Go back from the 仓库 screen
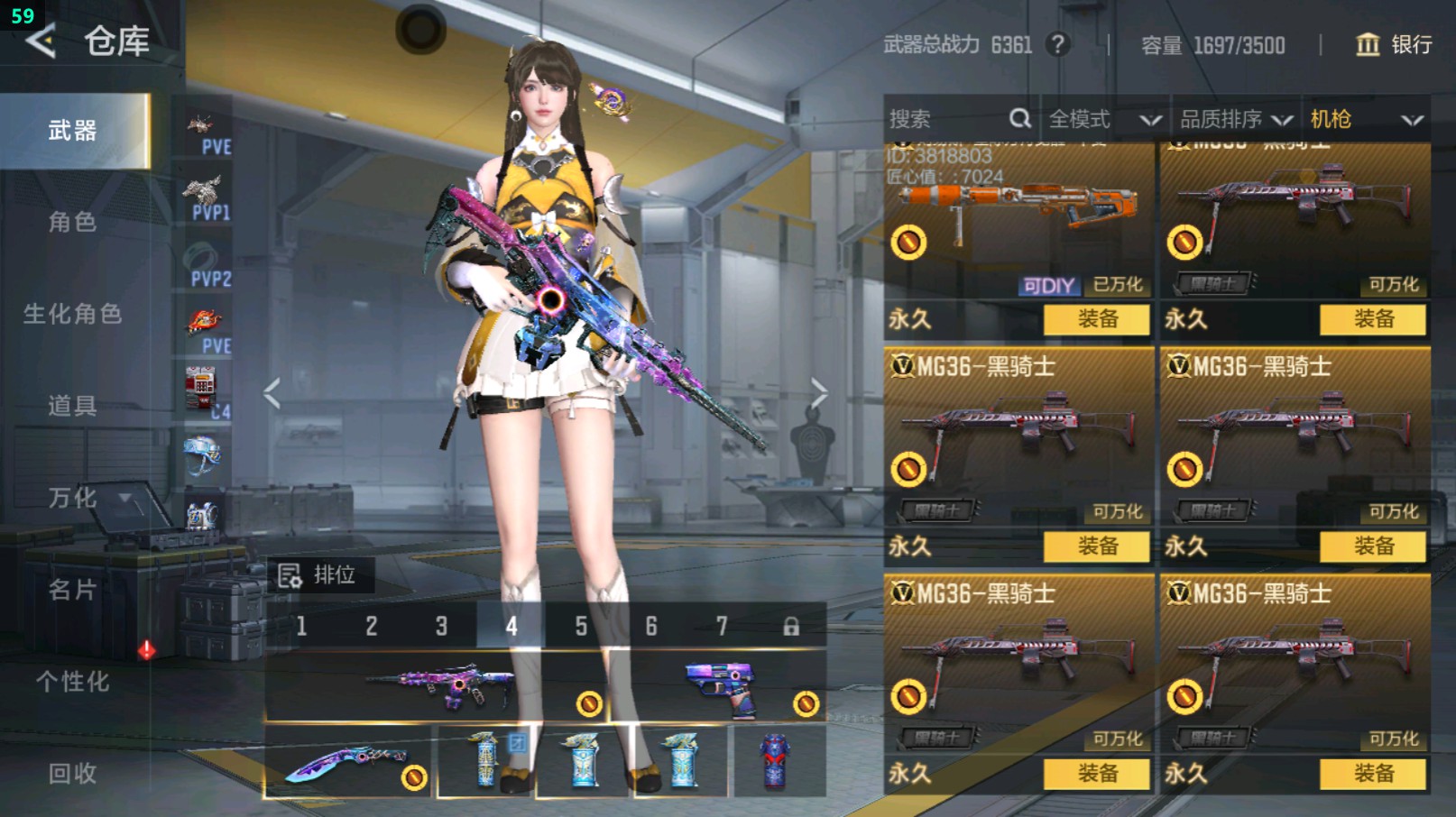 41,41
